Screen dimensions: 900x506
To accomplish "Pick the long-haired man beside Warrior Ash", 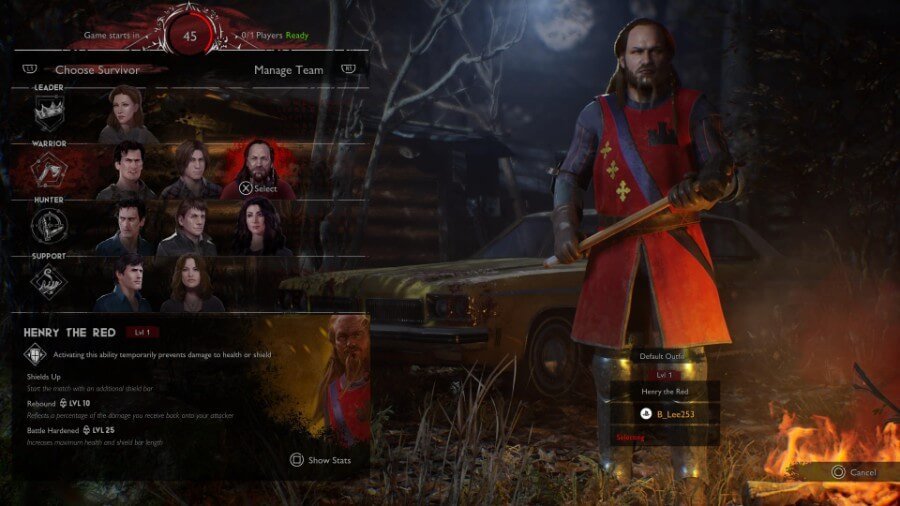I will pos(190,171).
